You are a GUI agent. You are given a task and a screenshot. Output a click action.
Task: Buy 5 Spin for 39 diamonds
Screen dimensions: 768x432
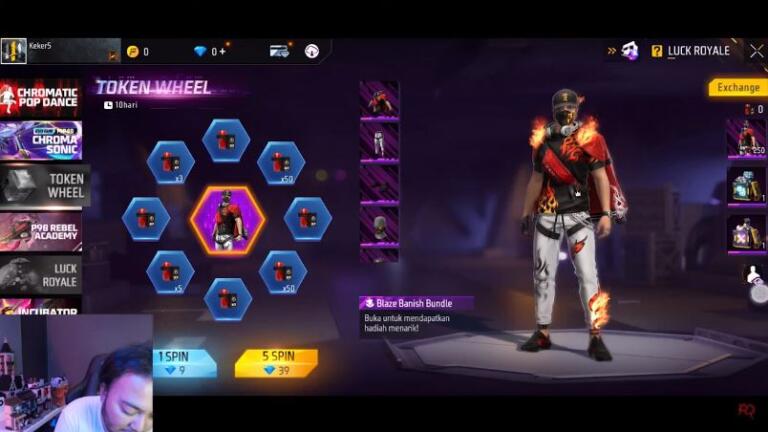276,363
